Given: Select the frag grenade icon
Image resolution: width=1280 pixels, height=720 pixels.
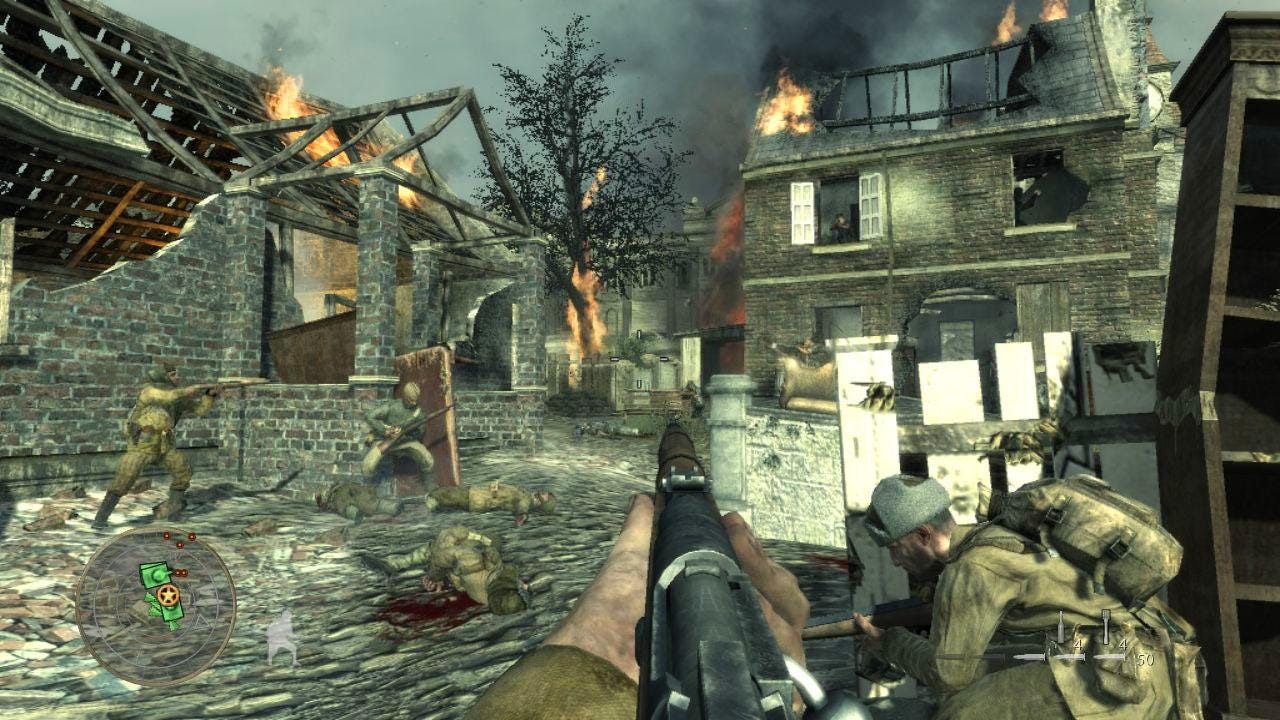Looking at the screenshot, I should click(1061, 628).
